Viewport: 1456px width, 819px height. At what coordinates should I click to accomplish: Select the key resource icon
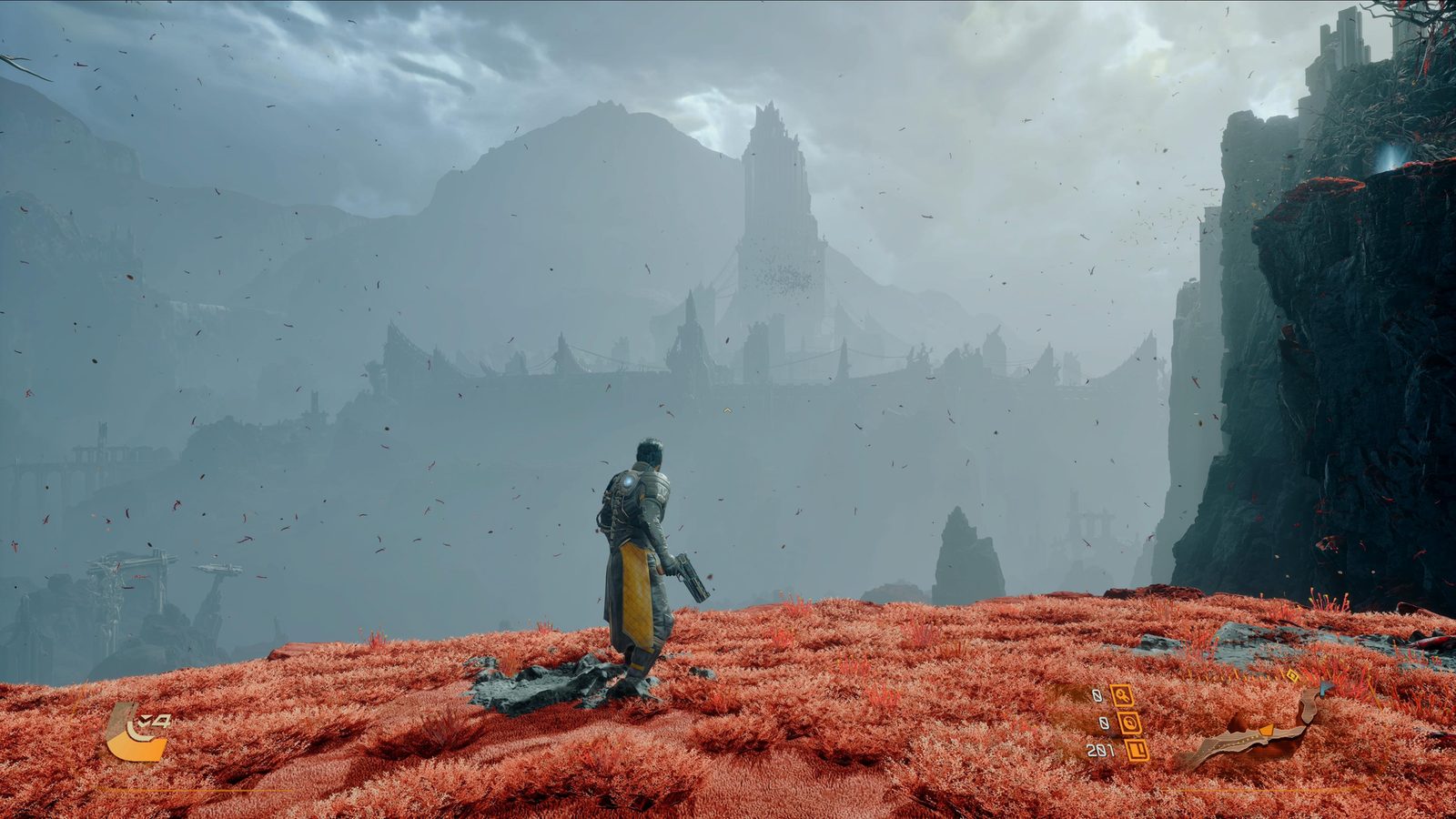coord(1121,695)
